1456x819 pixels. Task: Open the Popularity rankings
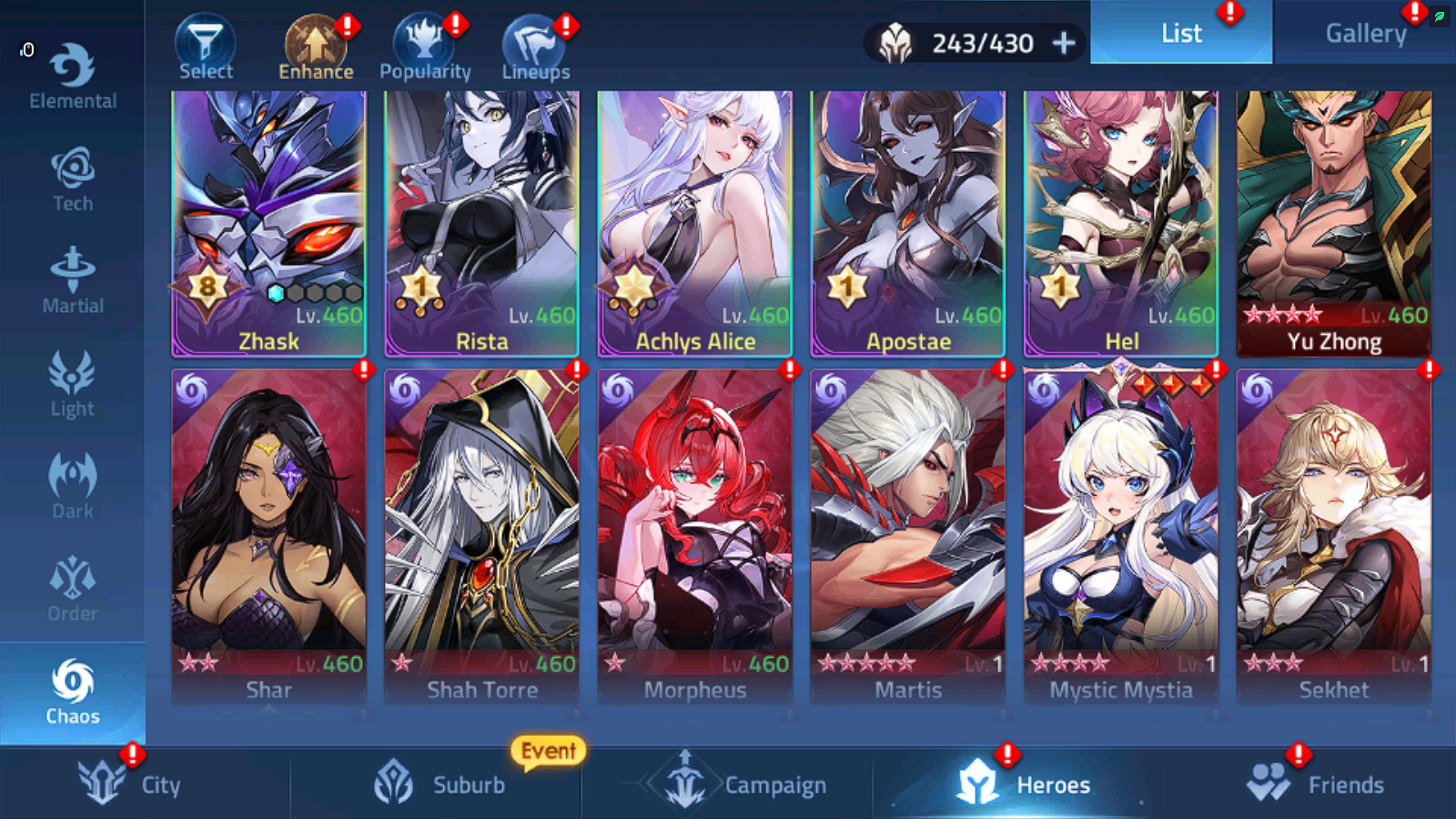tap(424, 41)
